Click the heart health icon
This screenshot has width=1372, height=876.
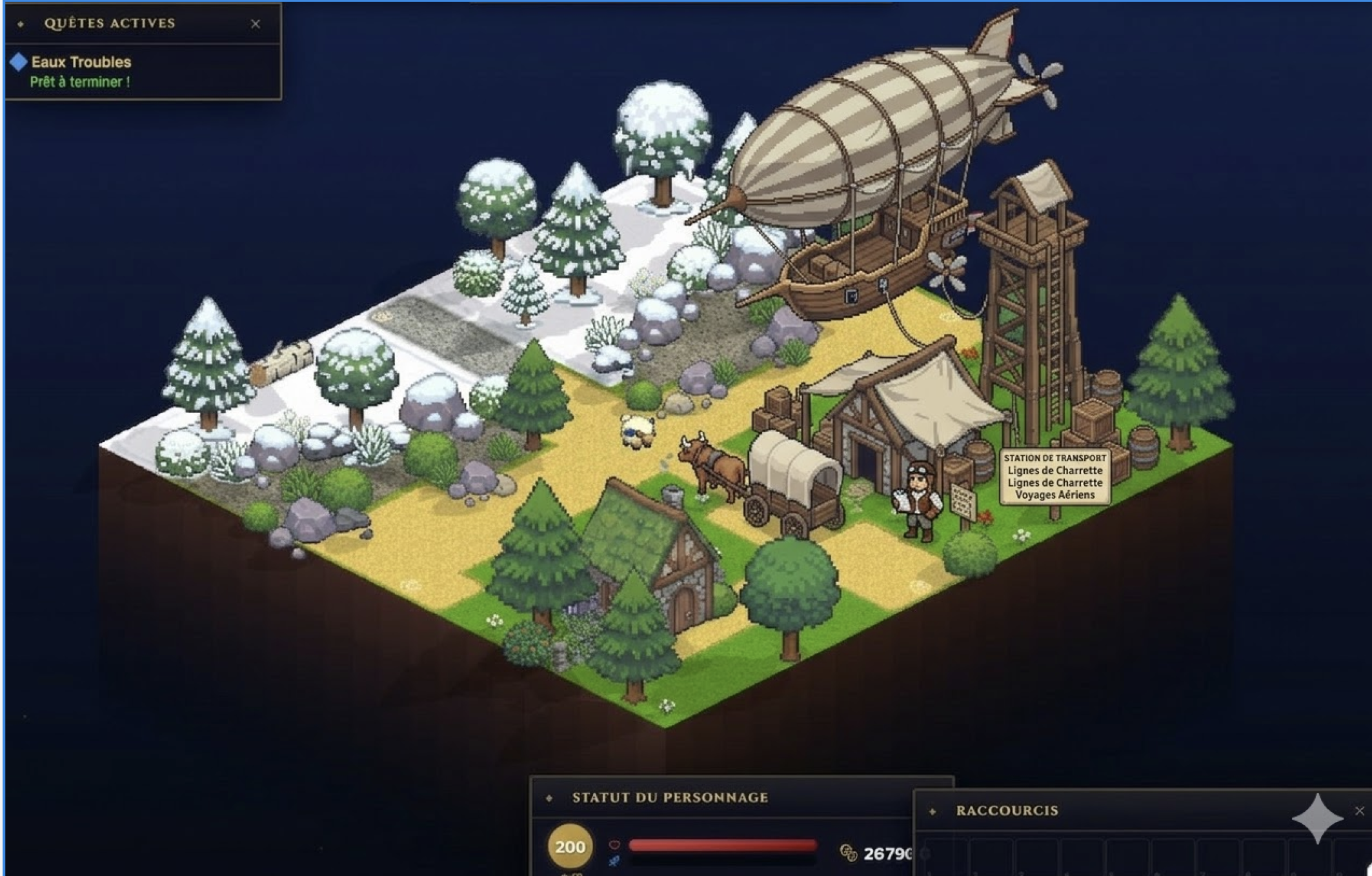pyautogui.click(x=615, y=844)
